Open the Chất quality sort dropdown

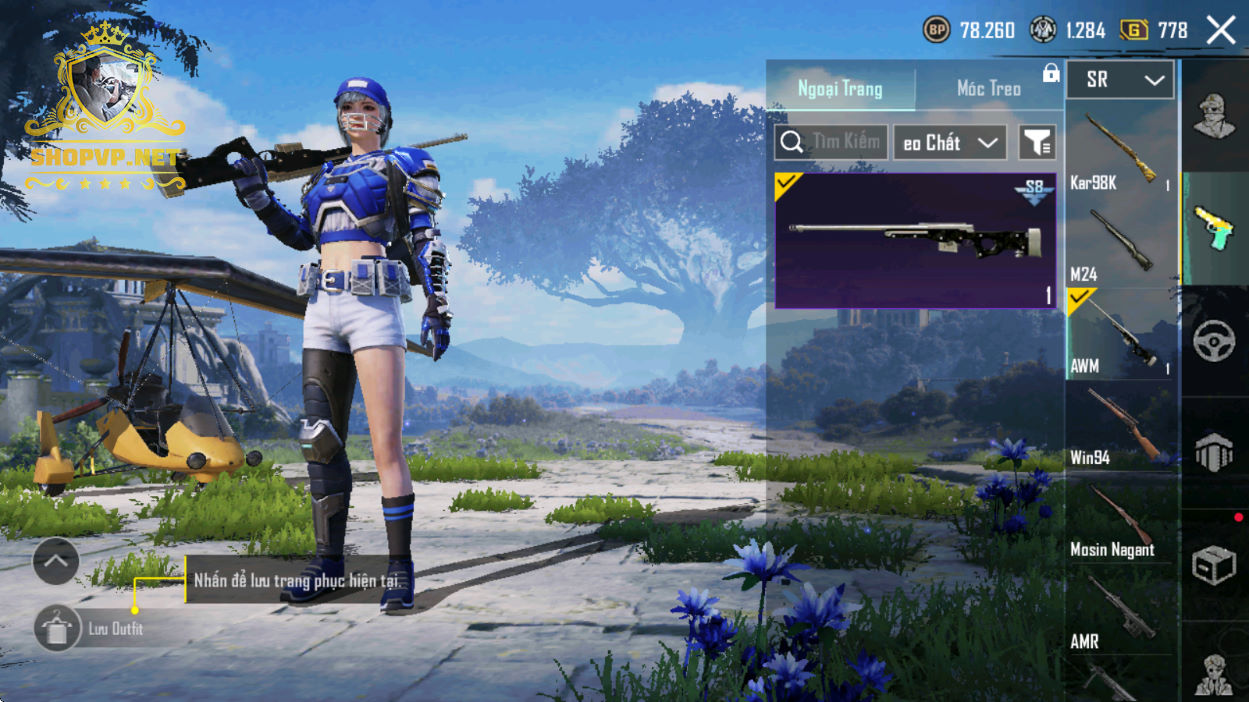click(949, 142)
